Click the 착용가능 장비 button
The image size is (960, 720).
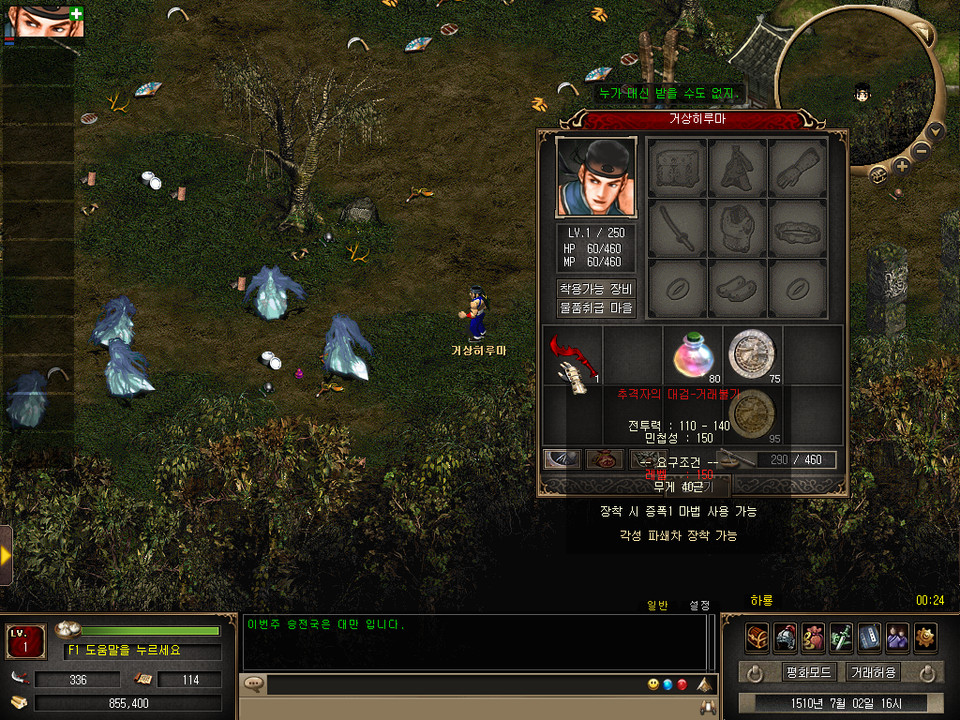click(x=596, y=289)
